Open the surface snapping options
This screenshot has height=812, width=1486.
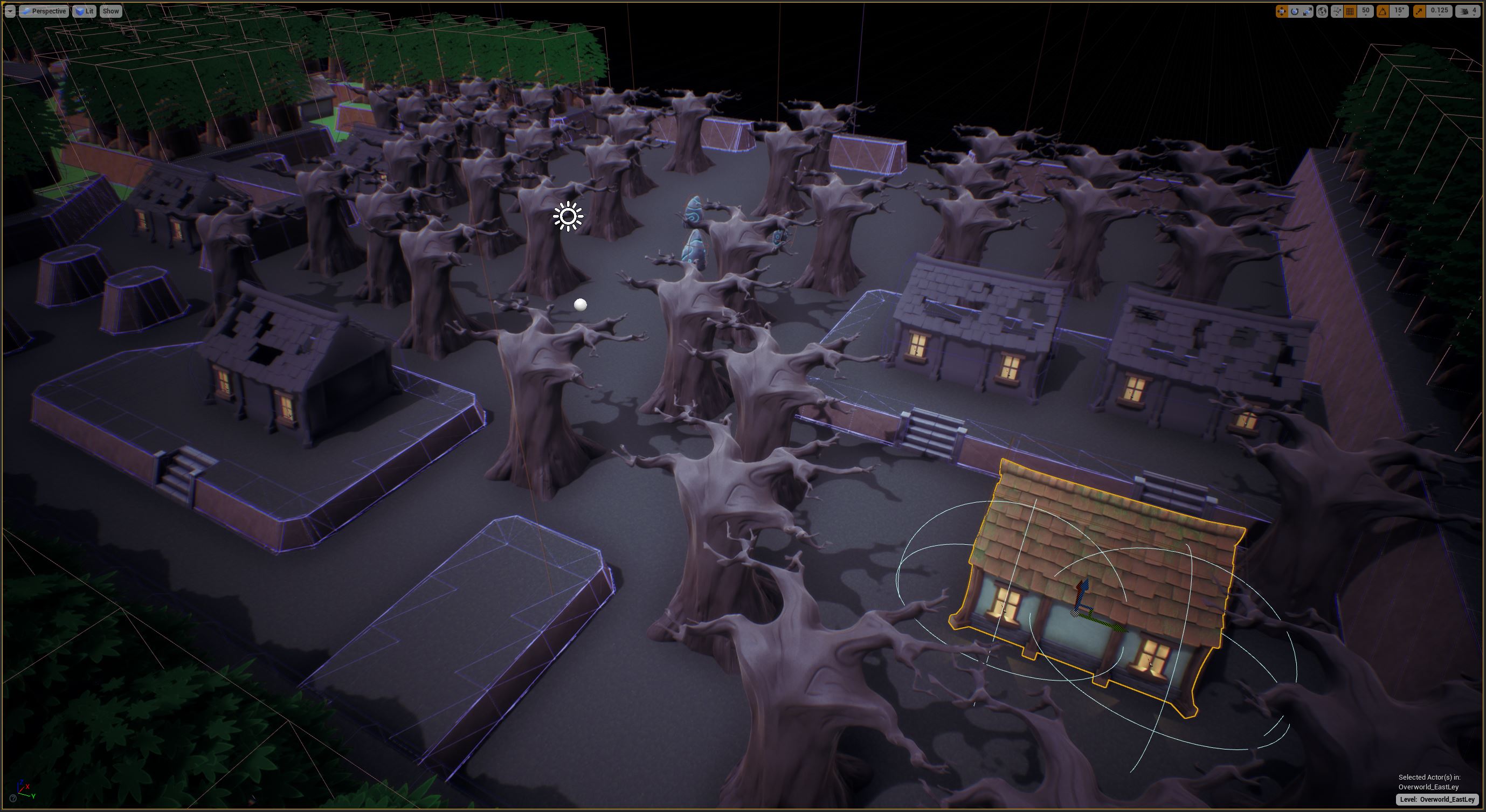(x=1337, y=11)
